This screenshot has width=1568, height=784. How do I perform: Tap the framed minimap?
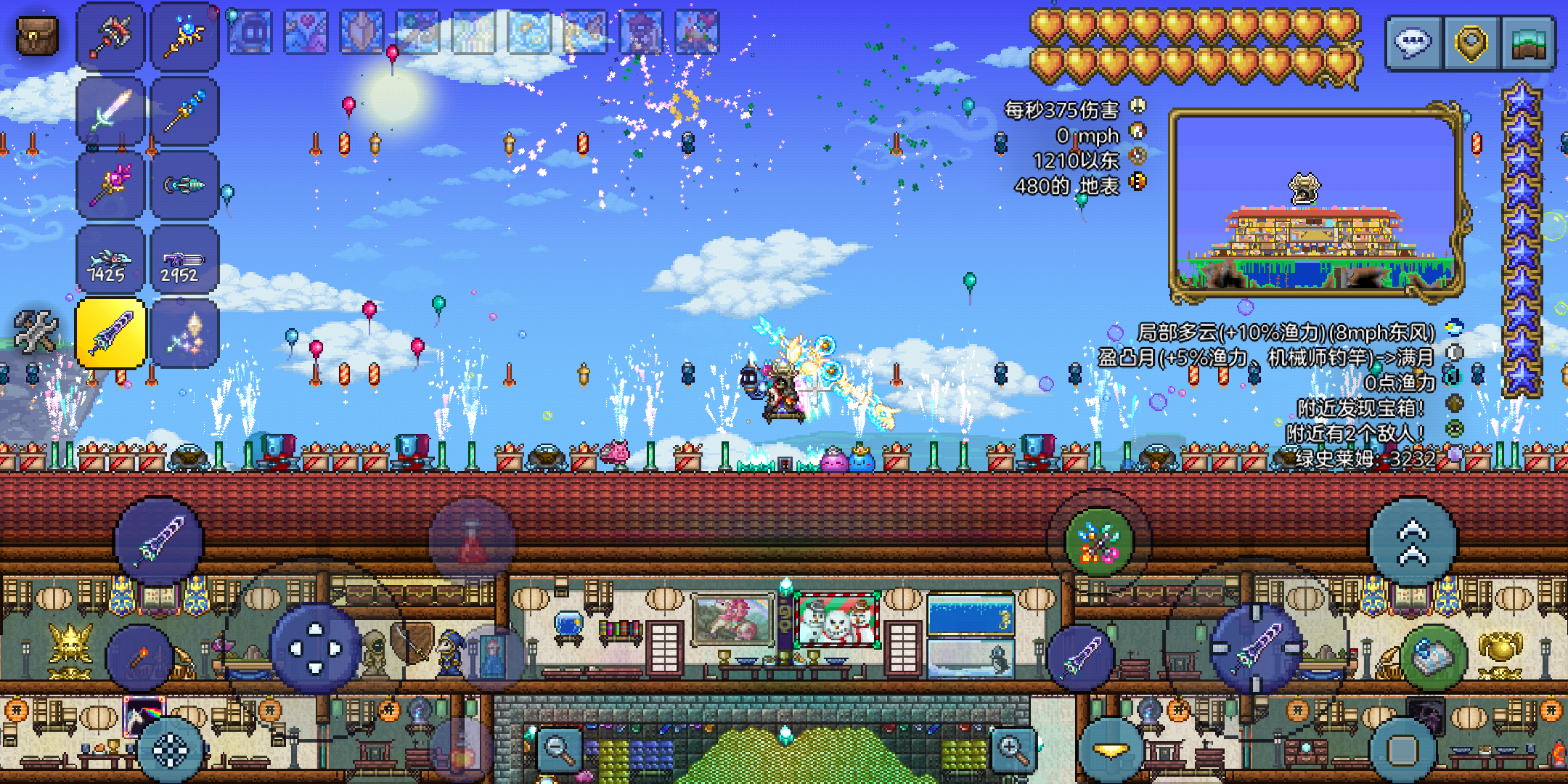point(1315,203)
